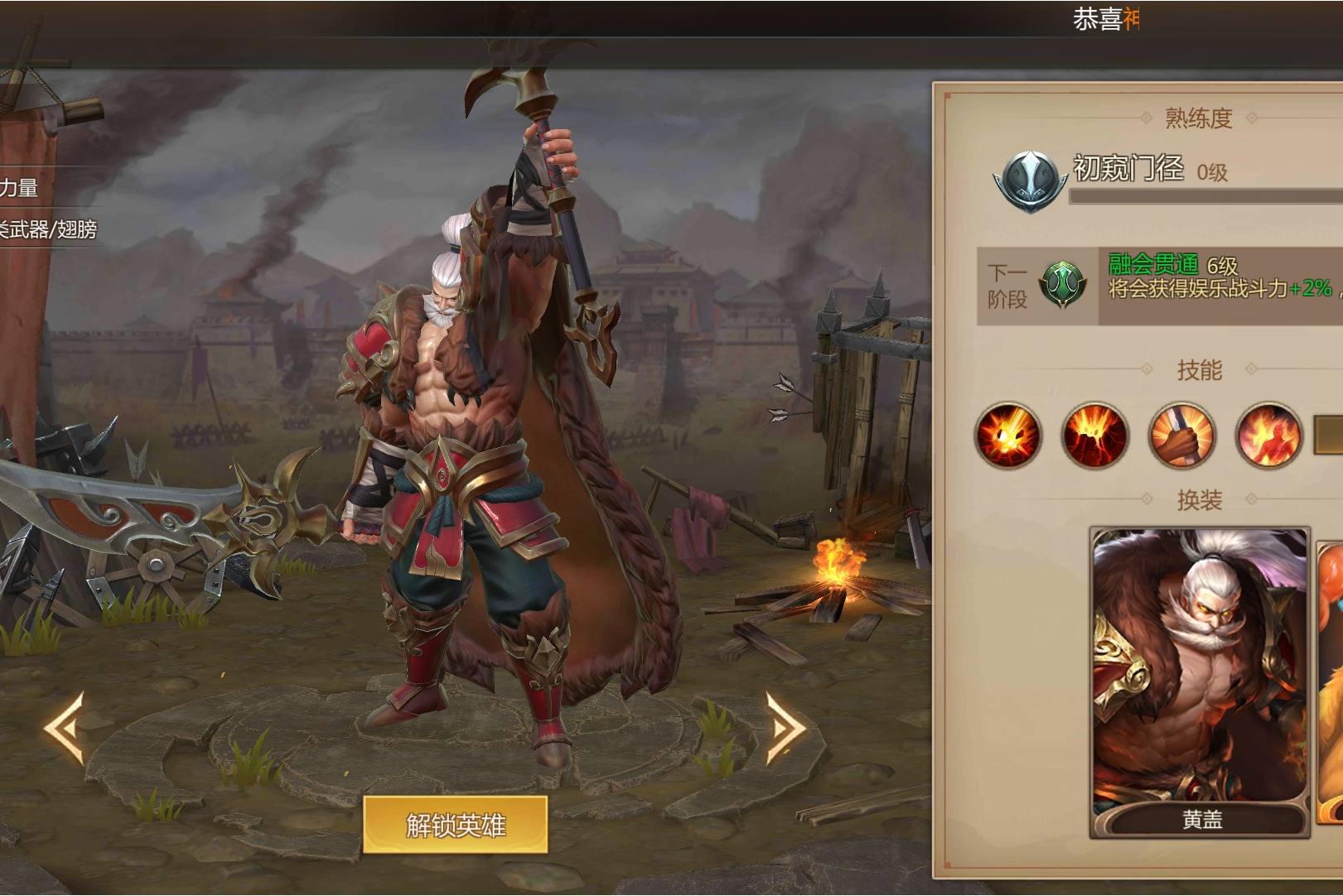Viewport: 1343px width, 896px height.
Task: View the 融会贯通 next stage reward
Action: pos(1064,285)
